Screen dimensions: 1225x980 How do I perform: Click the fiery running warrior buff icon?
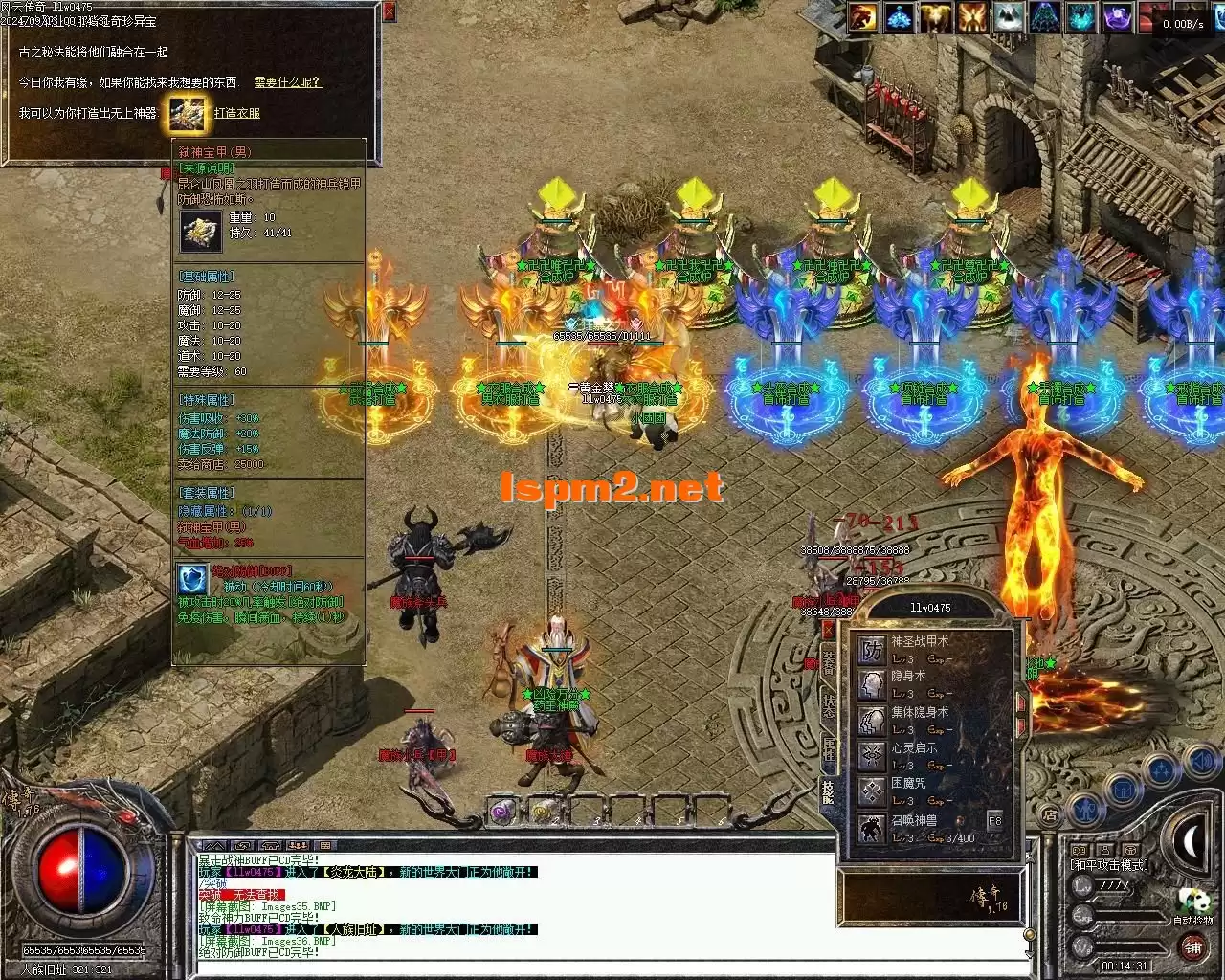tap(865, 17)
